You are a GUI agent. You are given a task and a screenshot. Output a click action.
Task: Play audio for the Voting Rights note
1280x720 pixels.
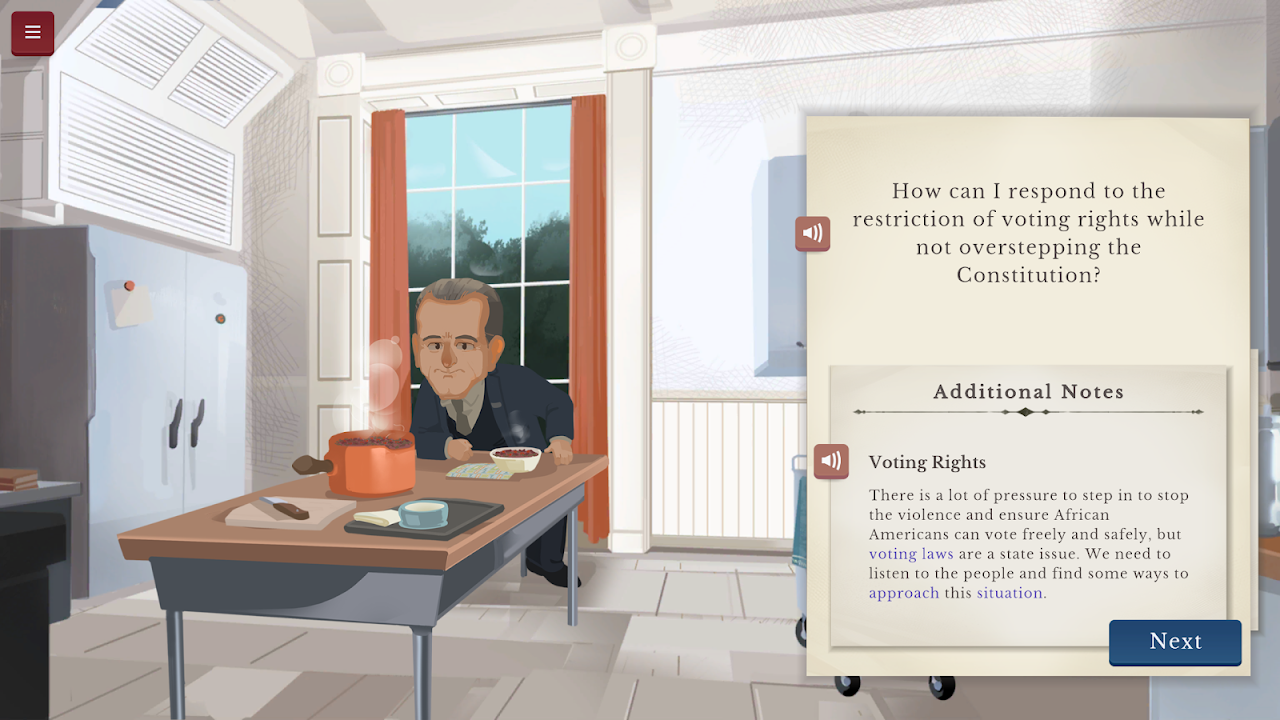(831, 461)
